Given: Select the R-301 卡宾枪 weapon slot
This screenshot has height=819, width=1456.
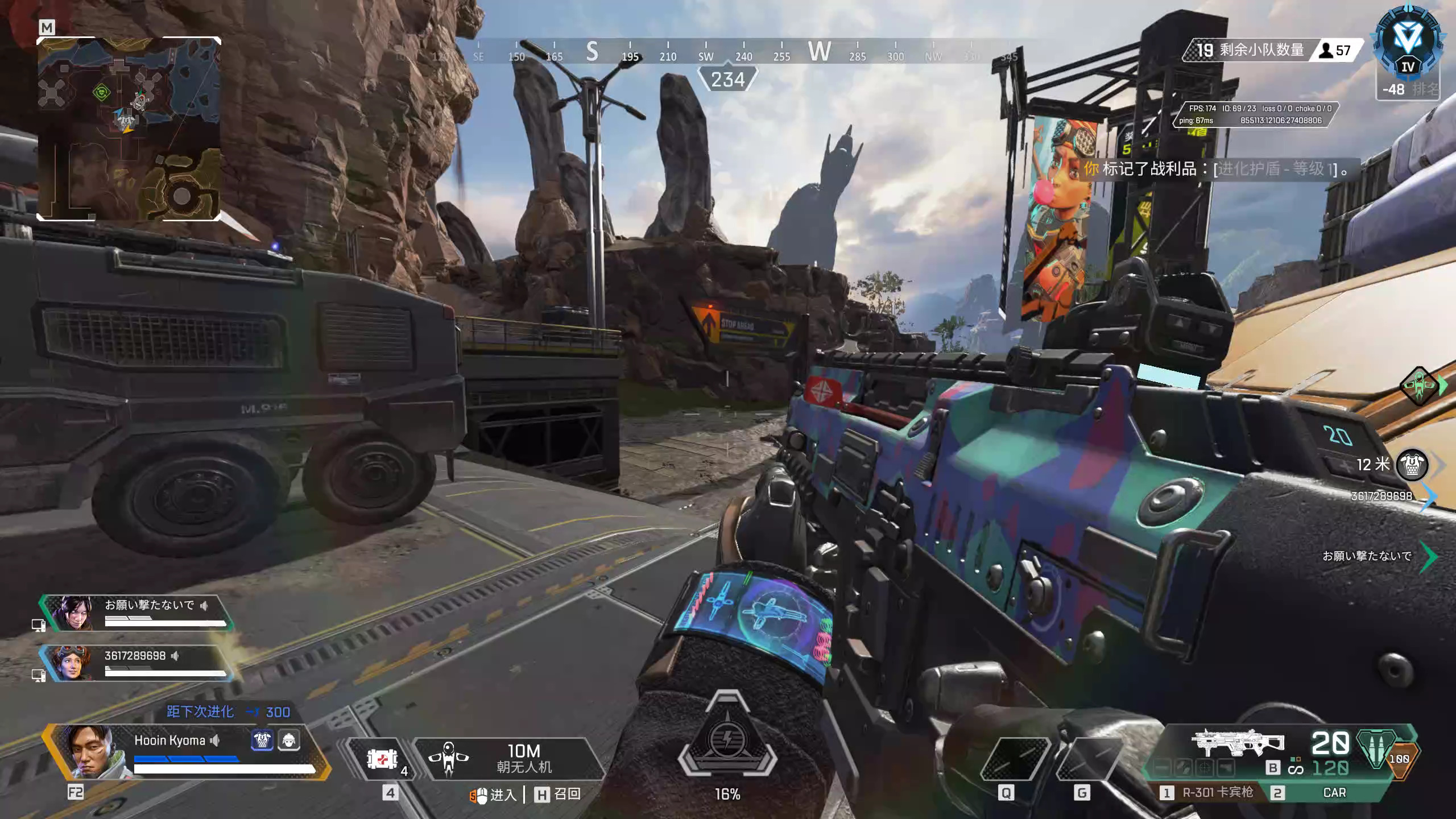Looking at the screenshot, I should (1217, 792).
